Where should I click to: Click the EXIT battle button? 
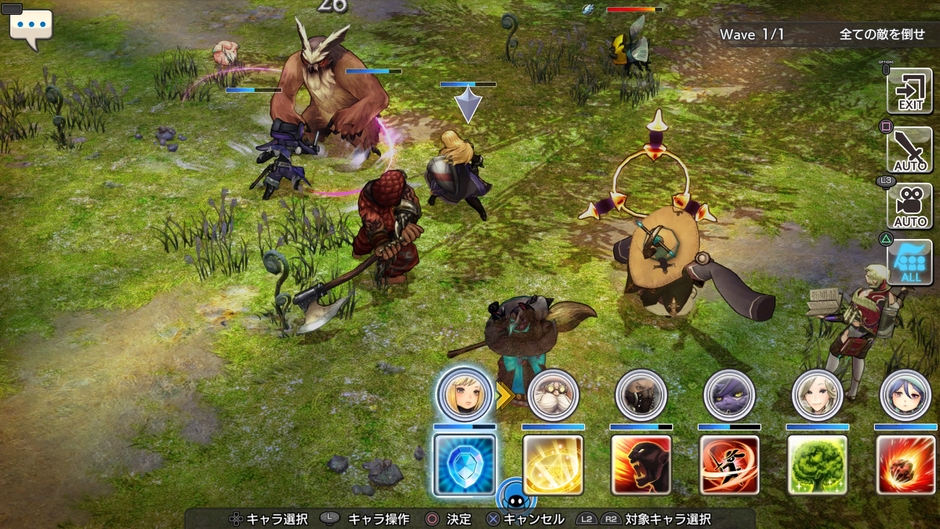point(909,92)
